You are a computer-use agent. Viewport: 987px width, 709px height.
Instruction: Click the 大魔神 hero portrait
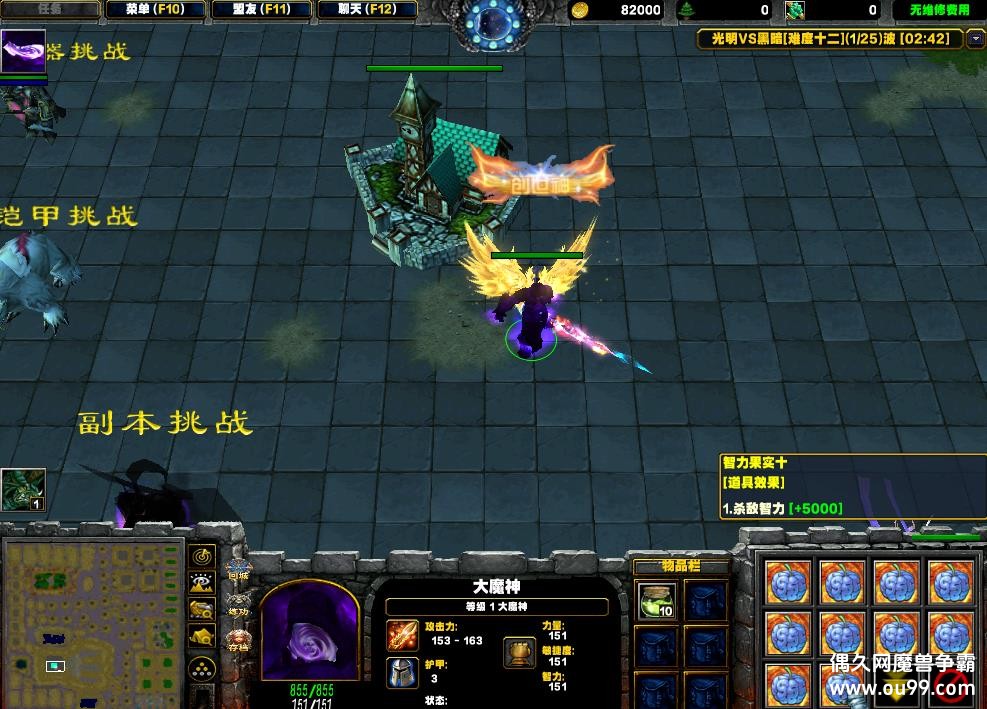coord(308,631)
